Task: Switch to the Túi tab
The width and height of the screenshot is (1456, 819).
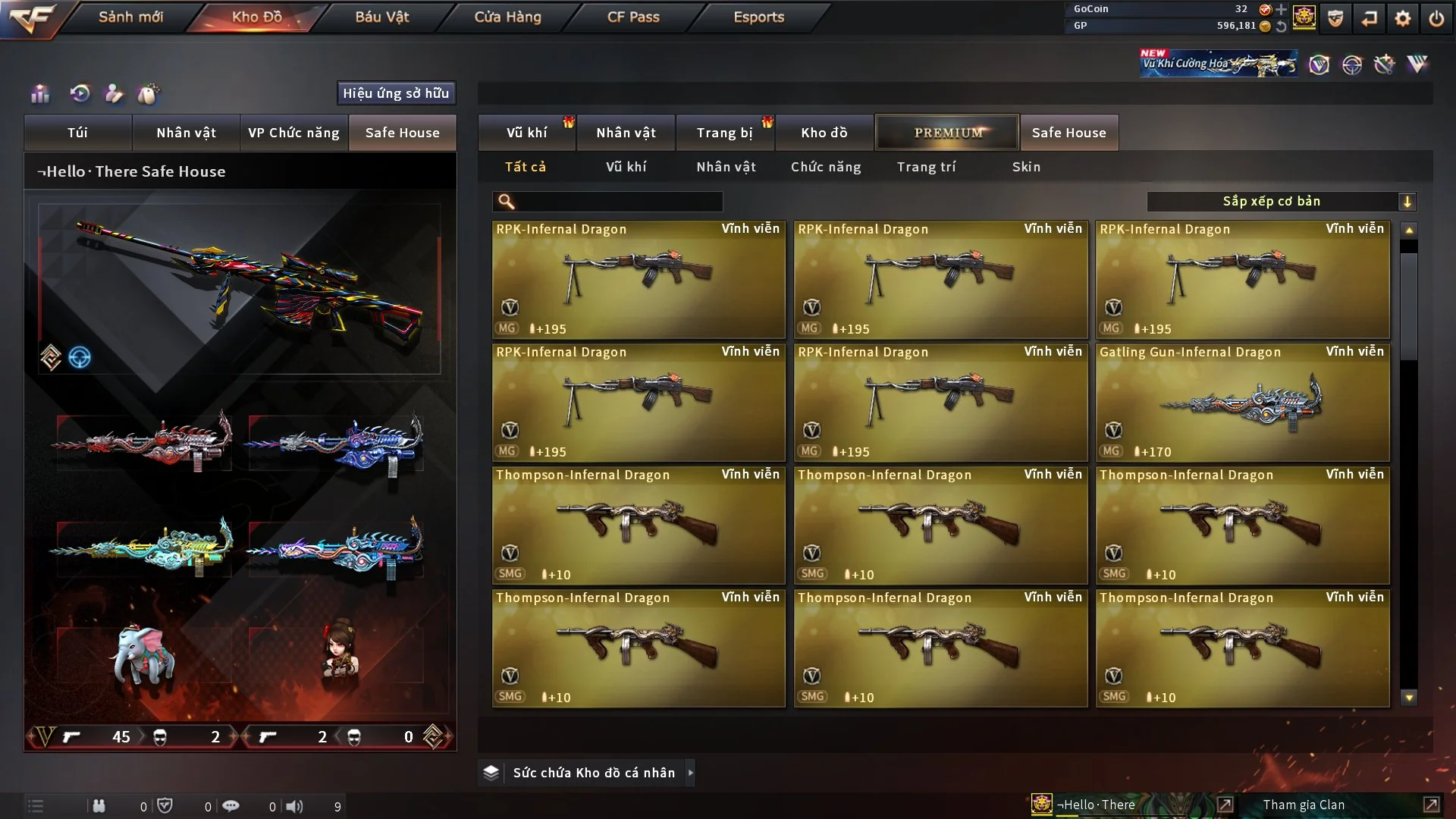Action: pyautogui.click(x=77, y=133)
